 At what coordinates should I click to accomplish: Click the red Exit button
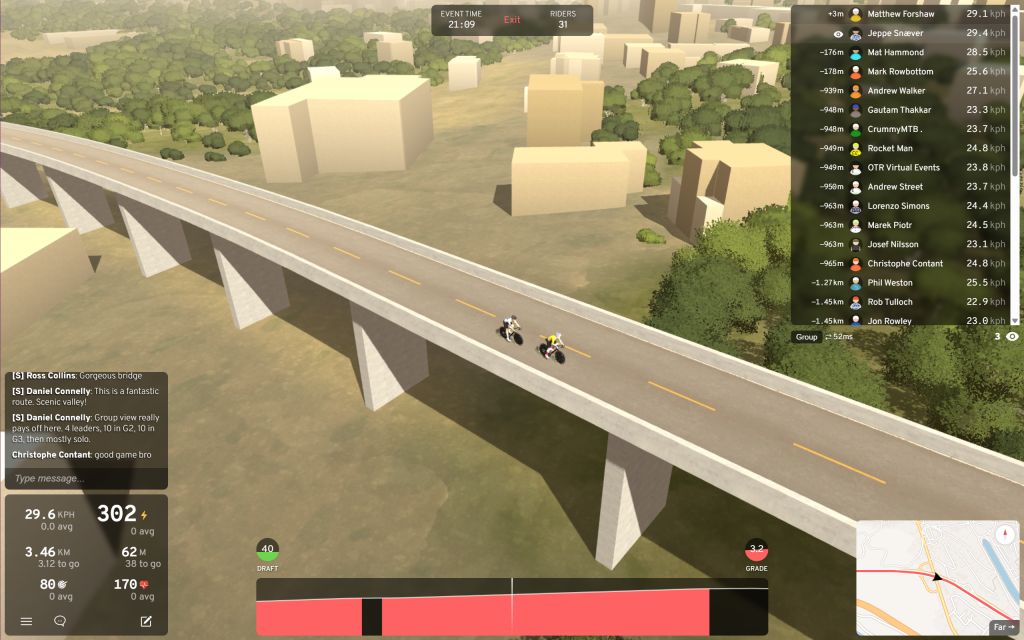tap(512, 20)
